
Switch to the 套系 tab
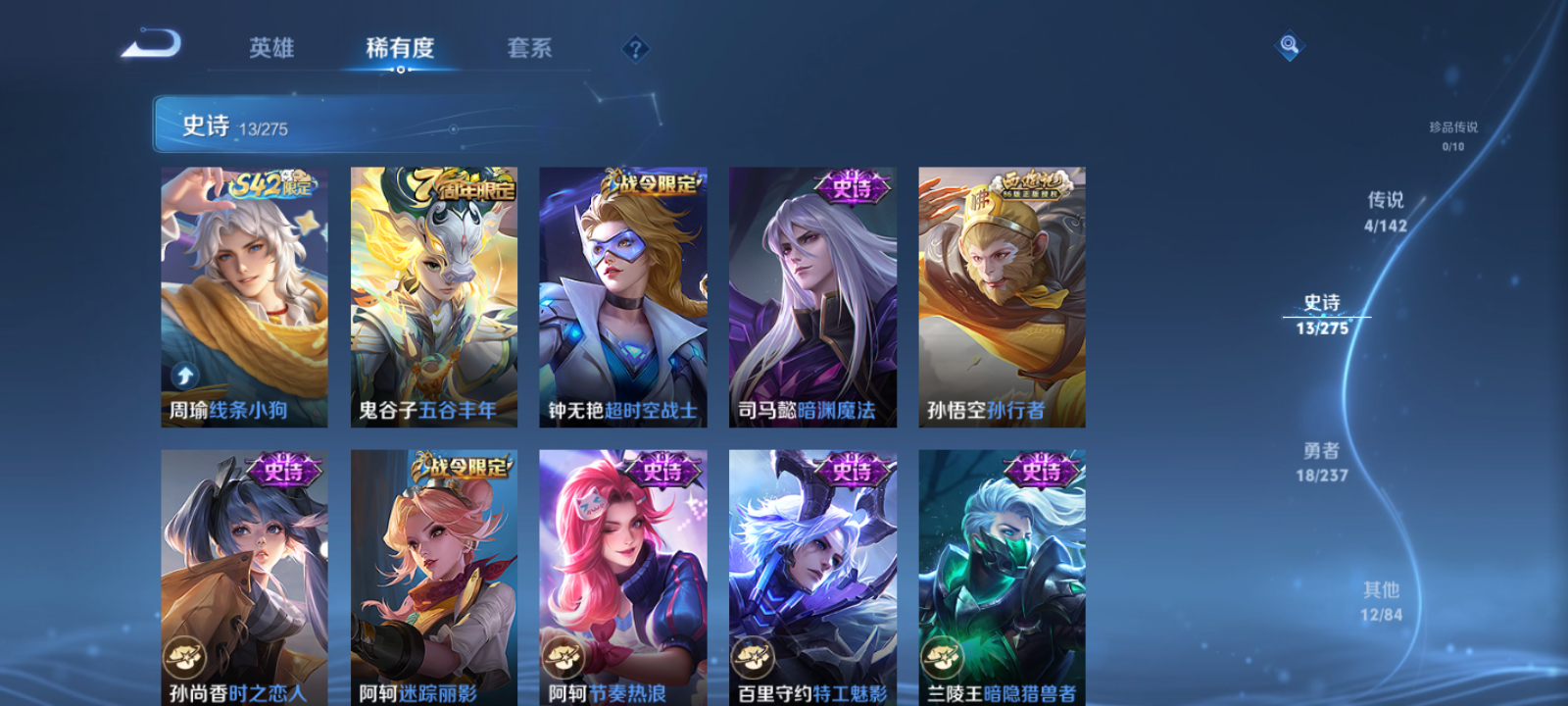pyautogui.click(x=529, y=47)
